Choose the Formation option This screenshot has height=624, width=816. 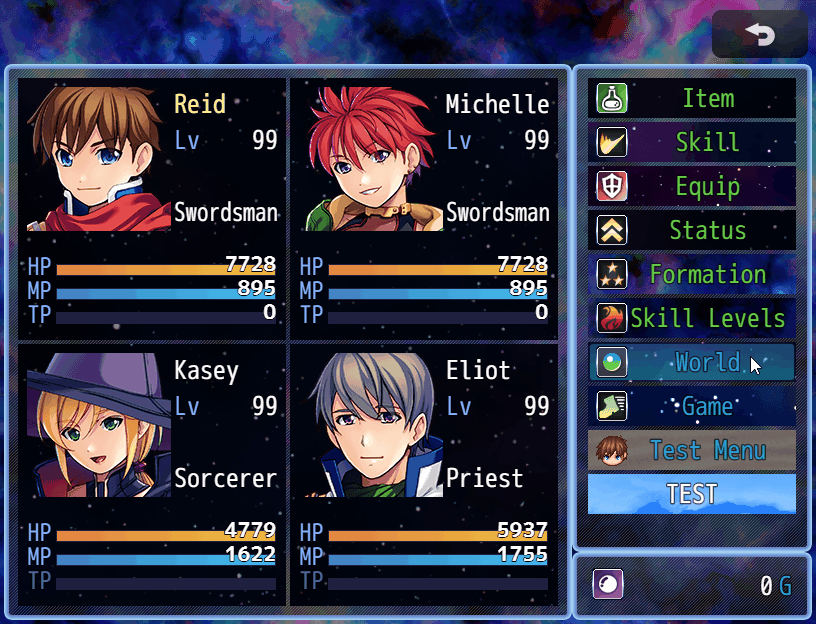[x=692, y=275]
